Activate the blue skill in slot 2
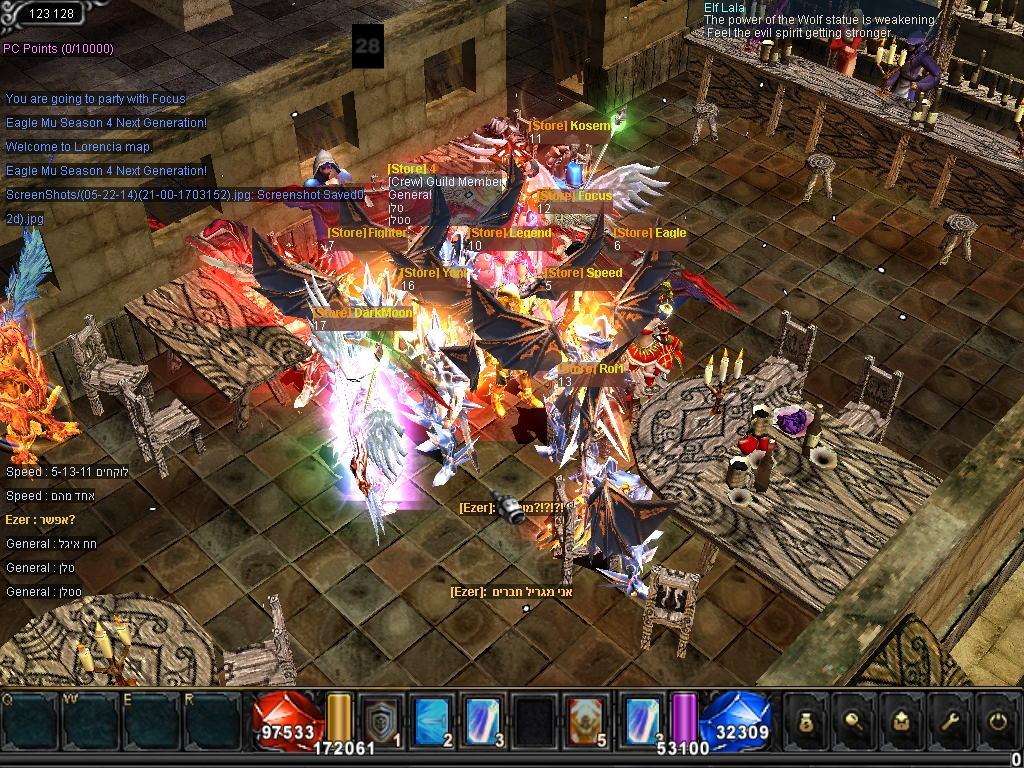The image size is (1024, 768). 434,717
